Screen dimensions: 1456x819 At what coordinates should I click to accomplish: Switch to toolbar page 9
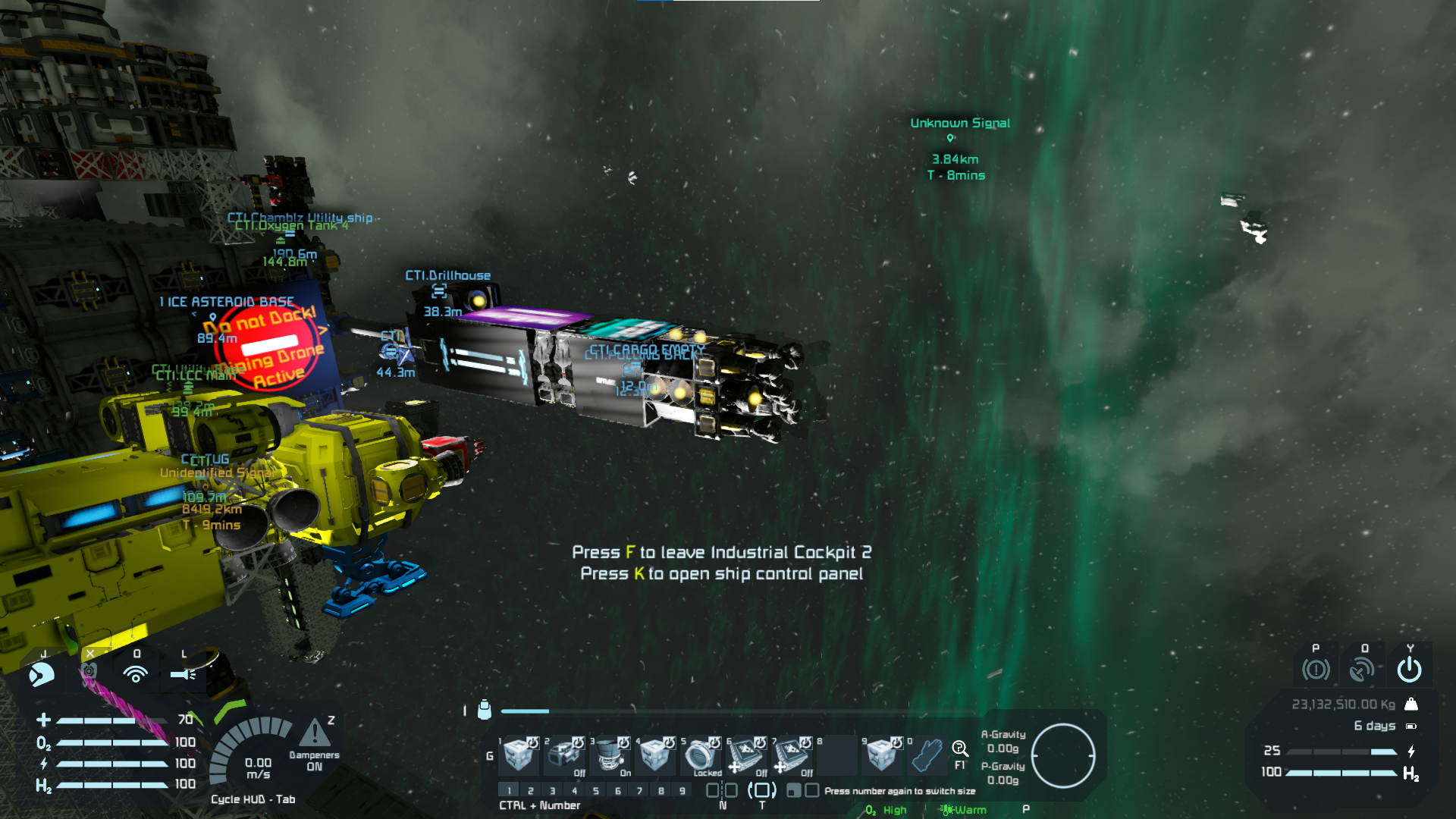(x=682, y=791)
